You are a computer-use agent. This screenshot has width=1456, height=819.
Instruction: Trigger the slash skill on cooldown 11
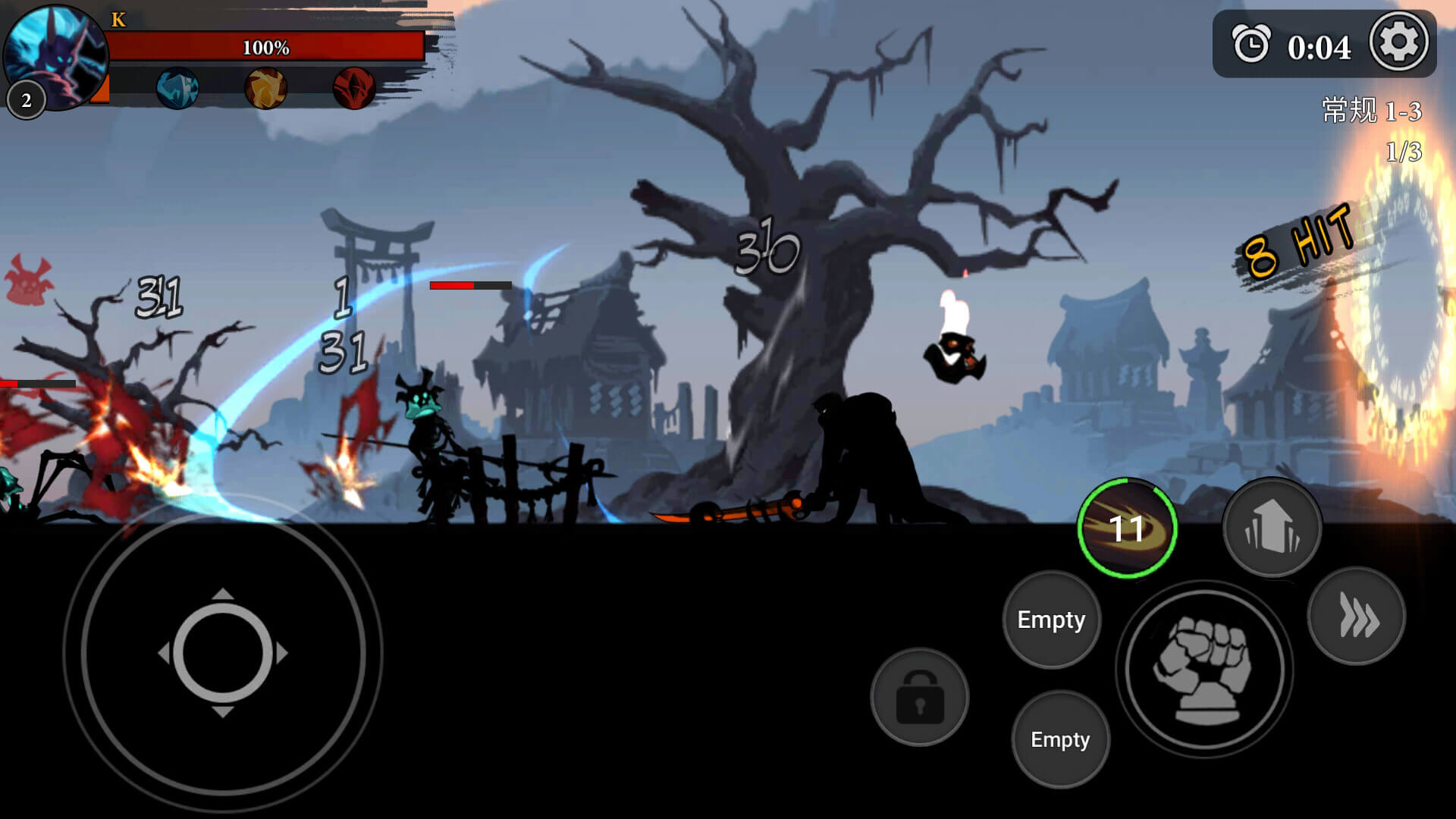tap(1127, 528)
